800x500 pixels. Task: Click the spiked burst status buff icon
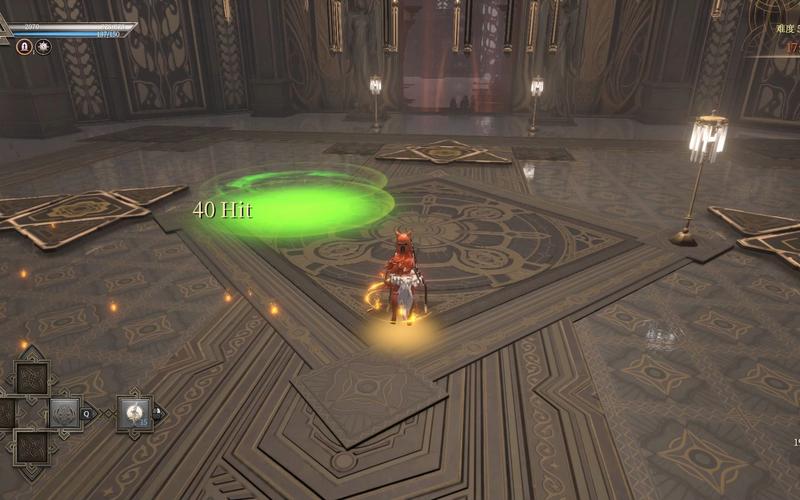(x=43, y=47)
